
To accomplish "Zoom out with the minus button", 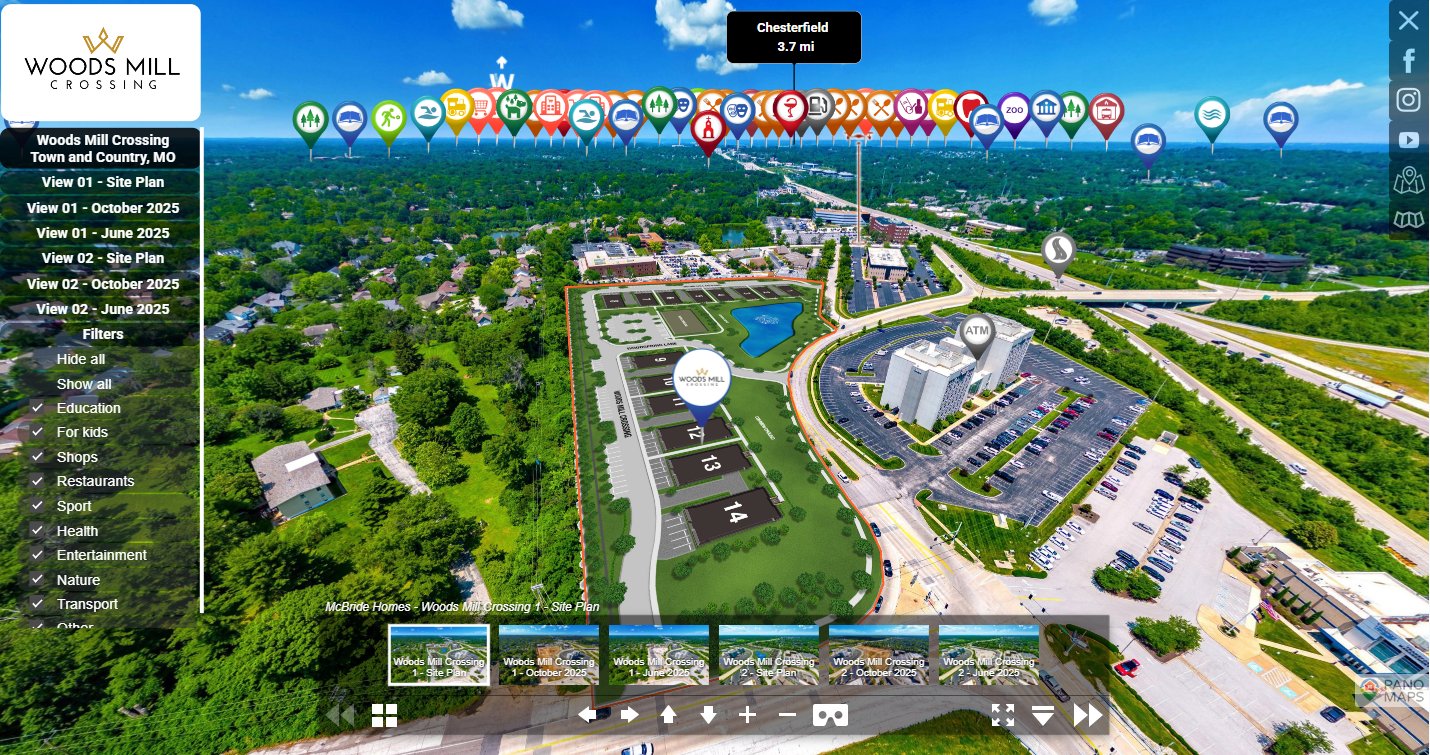I will coord(787,715).
